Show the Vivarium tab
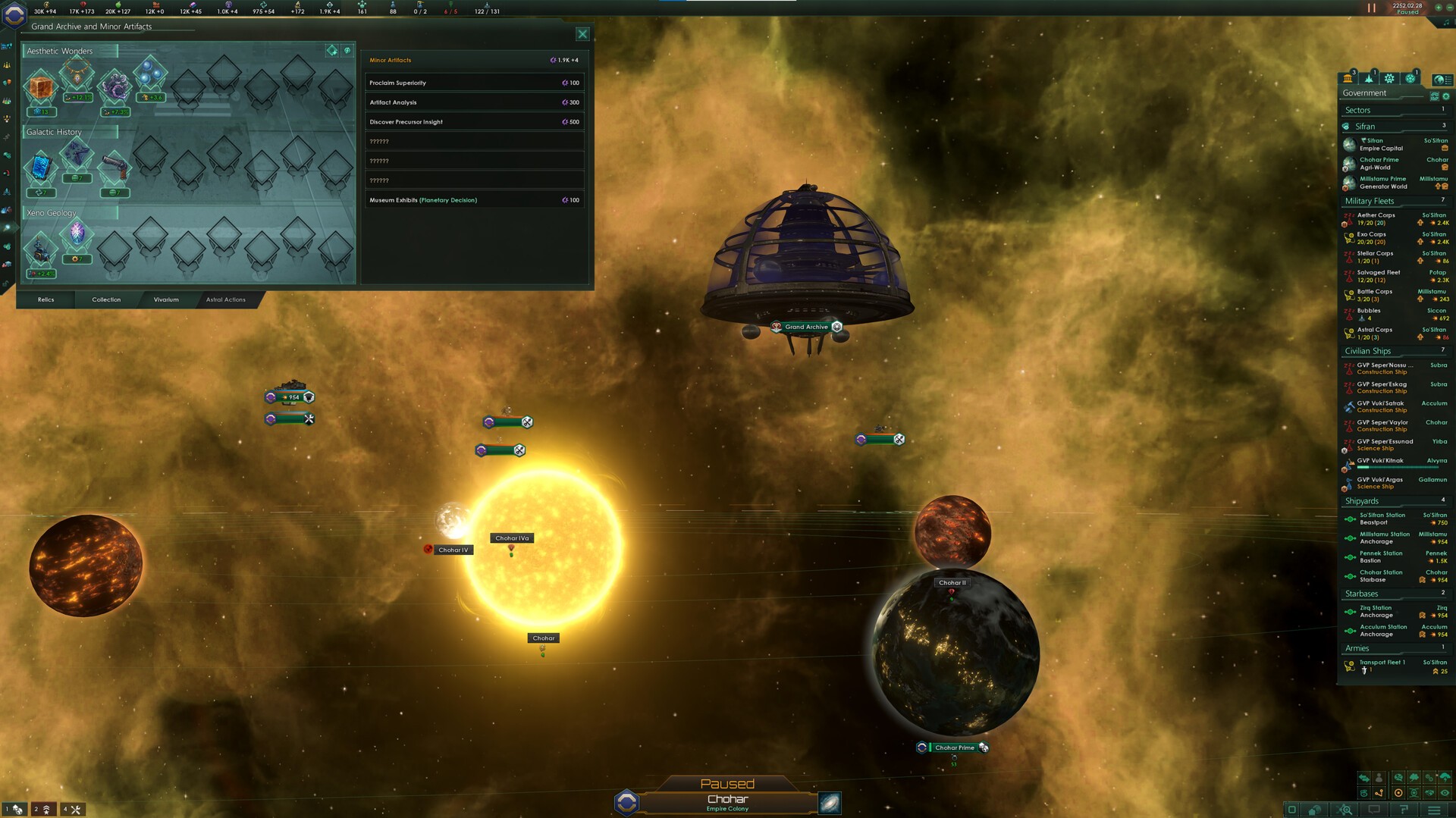Viewport: 1456px width, 818px height. pyautogui.click(x=166, y=299)
